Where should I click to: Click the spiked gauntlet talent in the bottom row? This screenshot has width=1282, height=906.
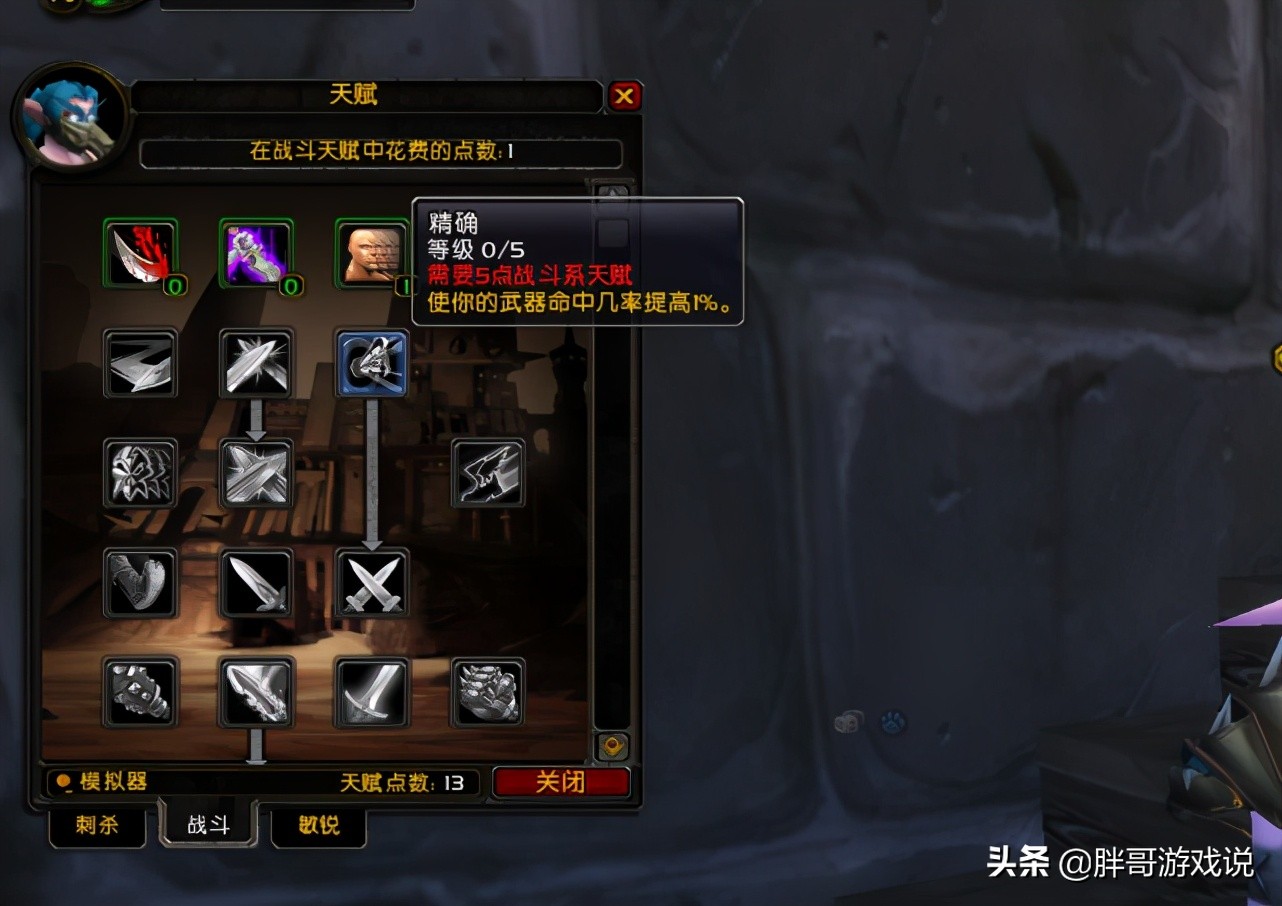140,694
